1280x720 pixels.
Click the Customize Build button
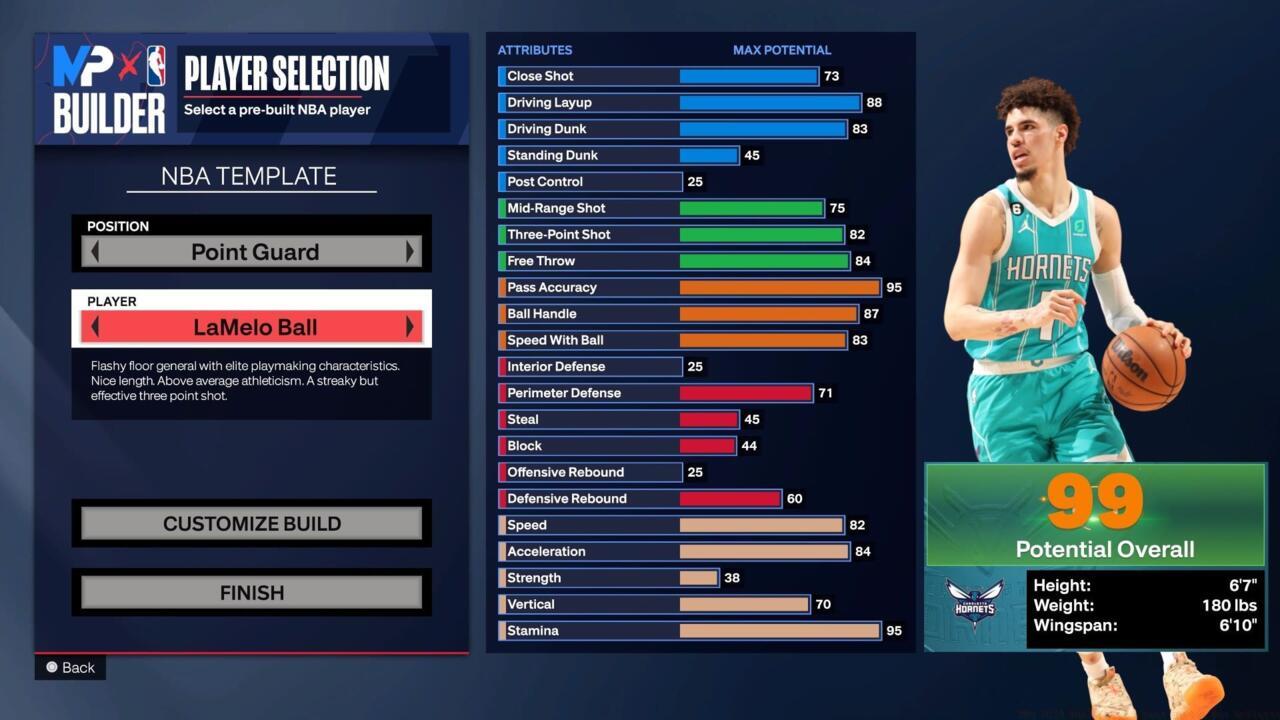pos(251,523)
